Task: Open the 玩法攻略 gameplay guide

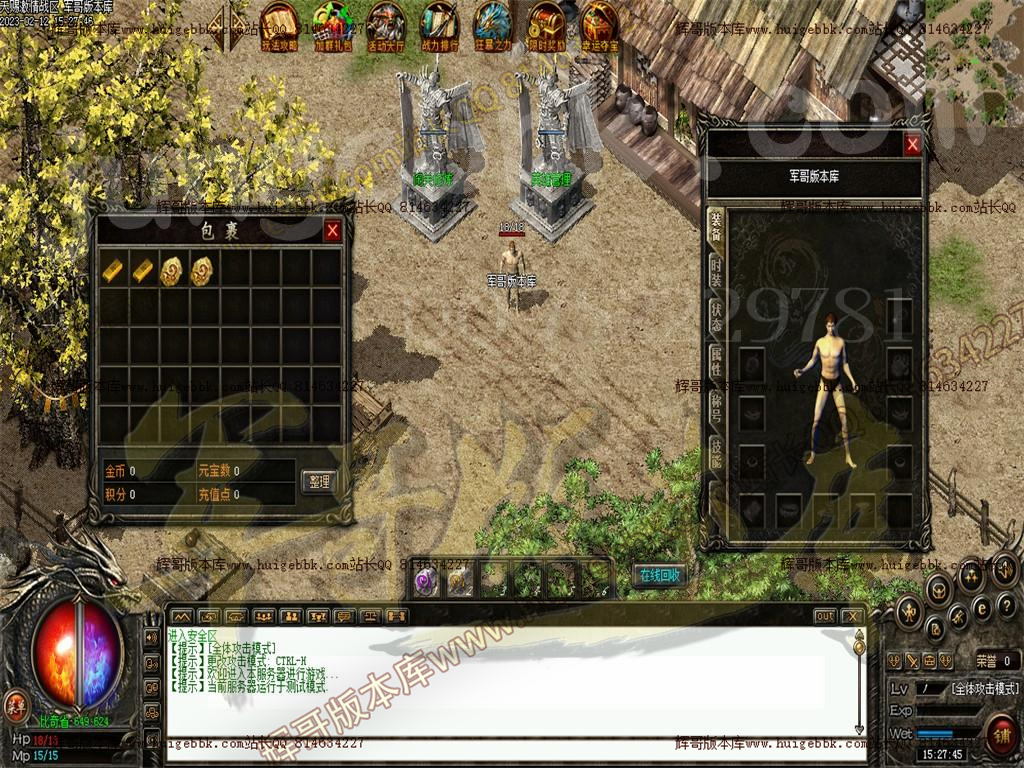Action: (279, 24)
